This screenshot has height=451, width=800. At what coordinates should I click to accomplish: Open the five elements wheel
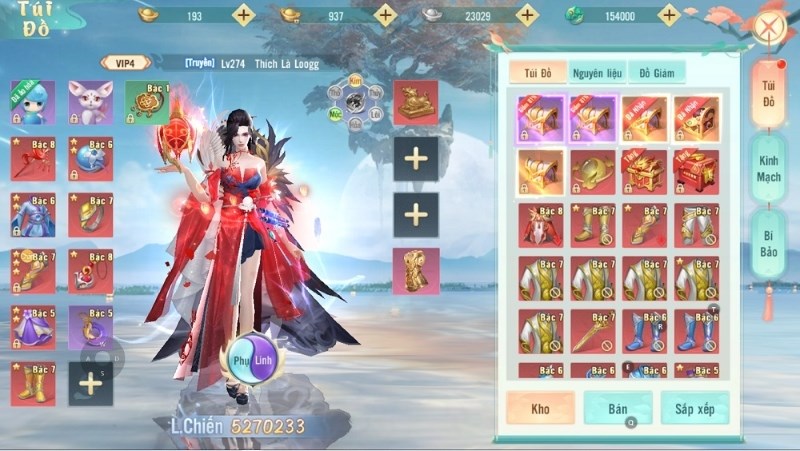[355, 102]
